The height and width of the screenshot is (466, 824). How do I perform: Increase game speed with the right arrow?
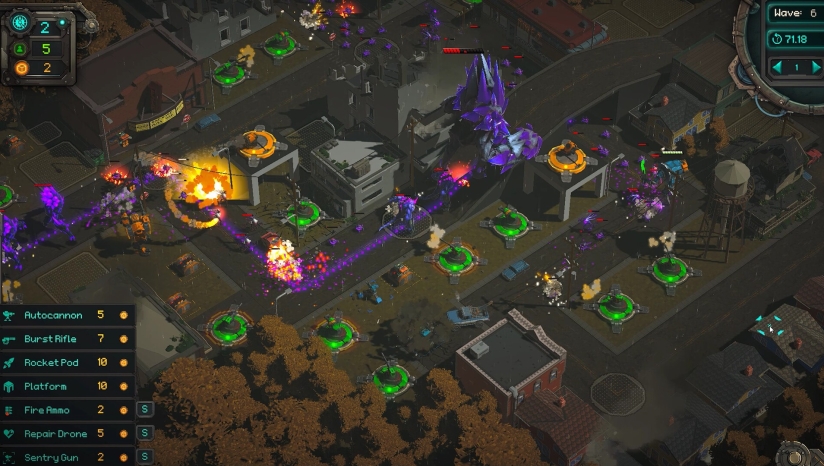point(816,67)
